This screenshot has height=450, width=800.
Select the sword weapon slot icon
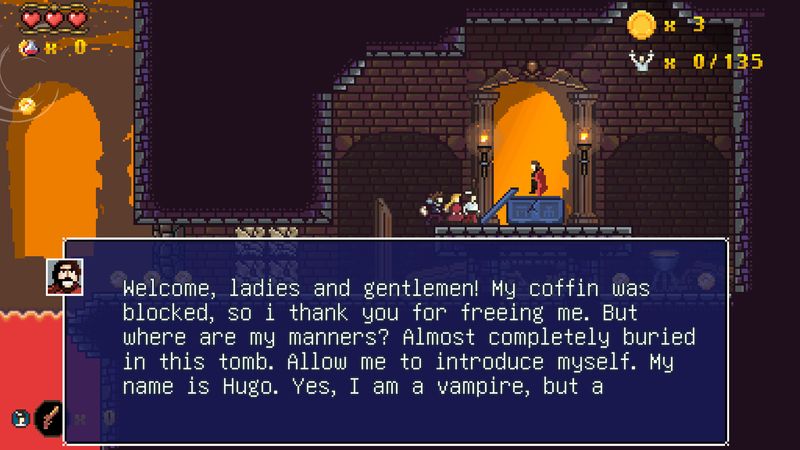49,417
